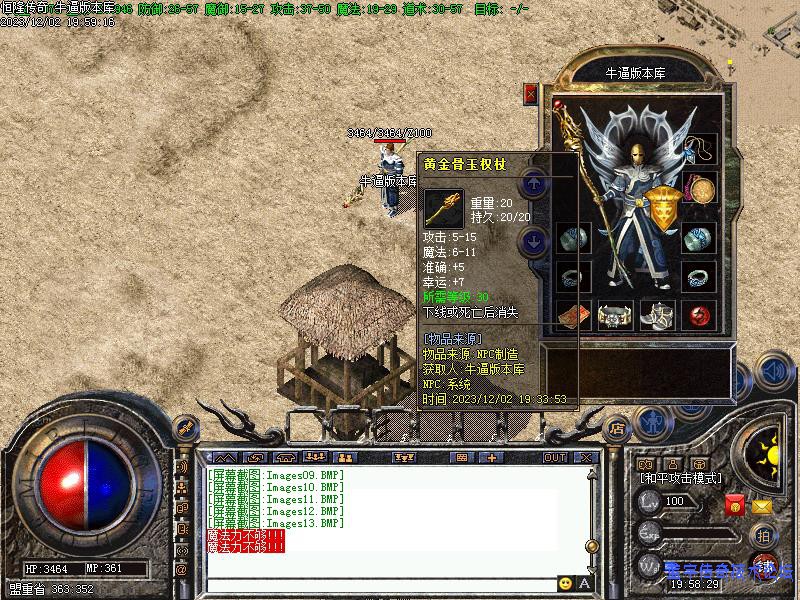The height and width of the screenshot is (600, 800).
Task: Close the character equipment panel
Action: coord(531,94)
